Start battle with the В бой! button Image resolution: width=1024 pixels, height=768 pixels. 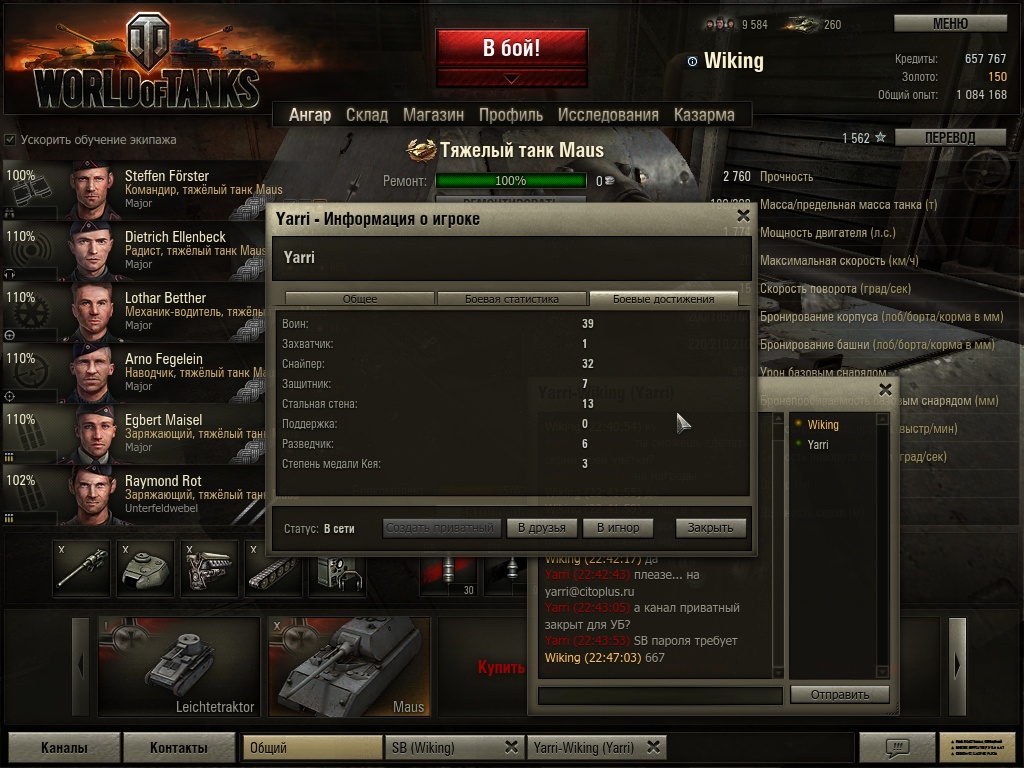pos(511,48)
